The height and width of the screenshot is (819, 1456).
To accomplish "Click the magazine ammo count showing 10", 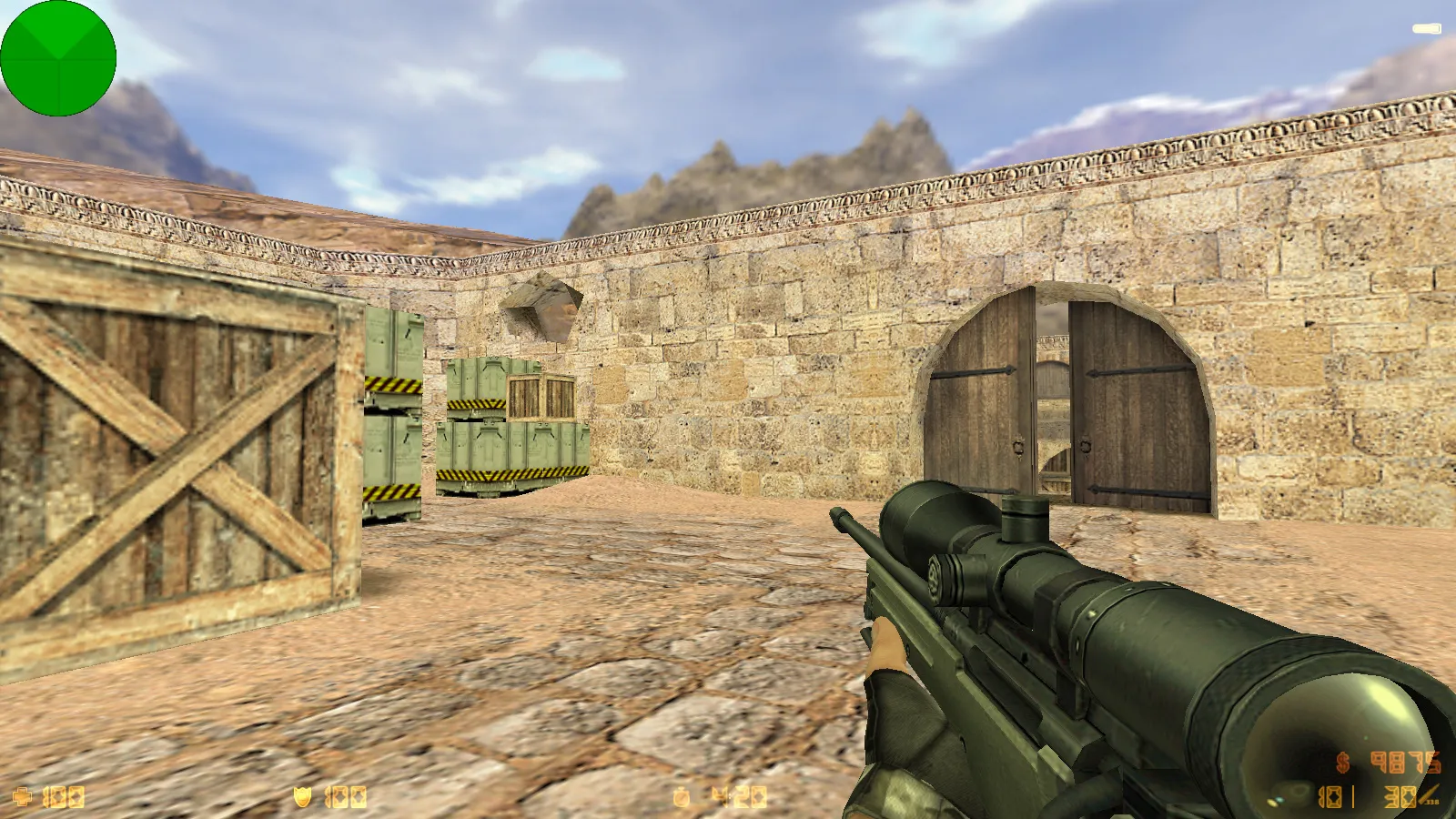I will point(1330,797).
